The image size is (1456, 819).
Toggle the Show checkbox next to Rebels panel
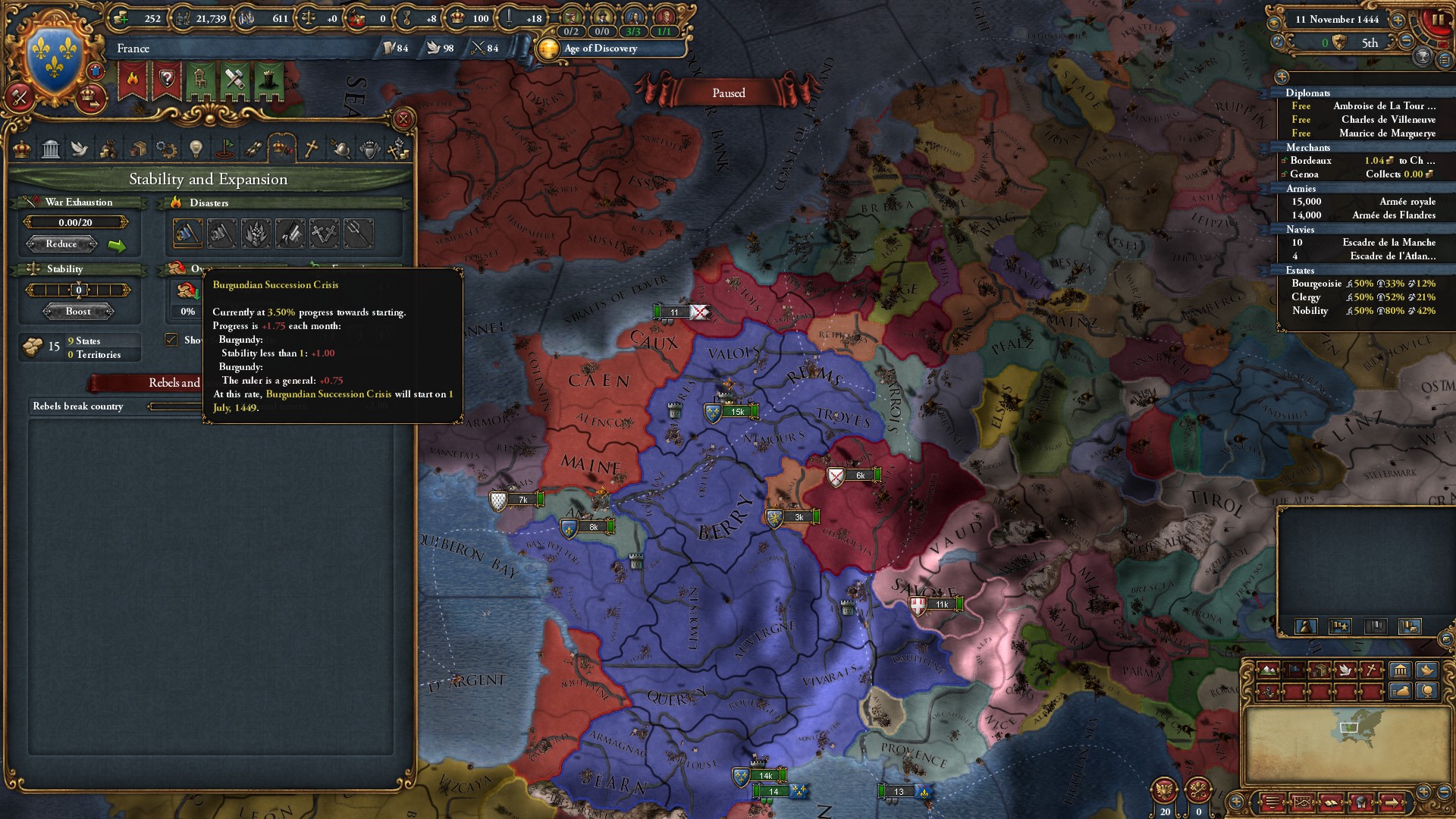point(170,340)
